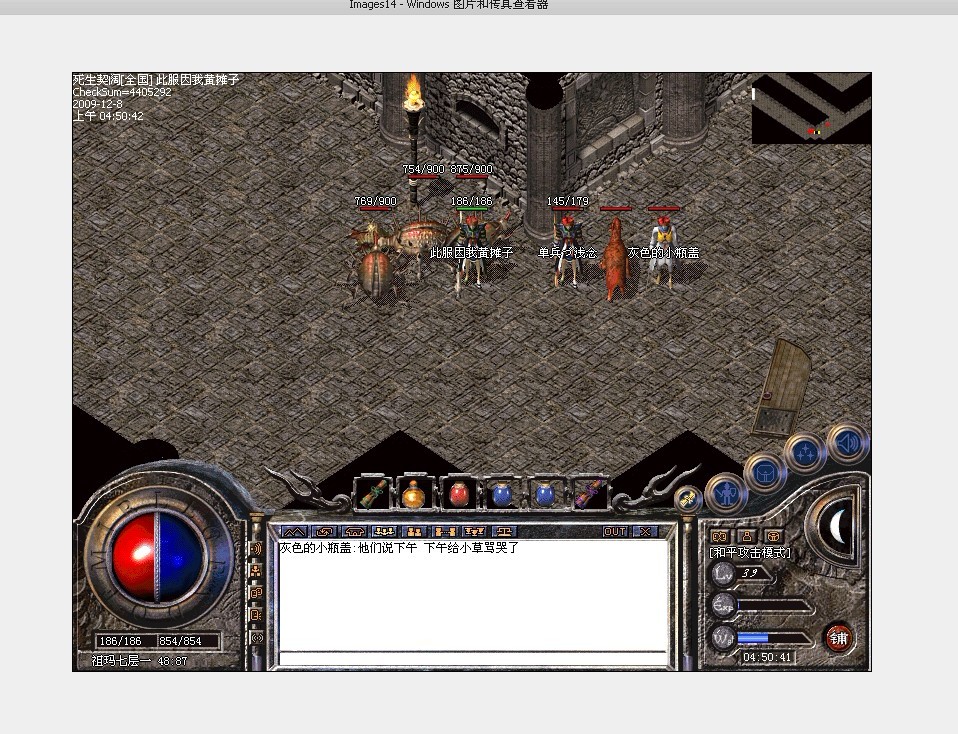Screen dimensions: 958x734
Task: Use the red potion in the belt
Action: click(x=458, y=494)
